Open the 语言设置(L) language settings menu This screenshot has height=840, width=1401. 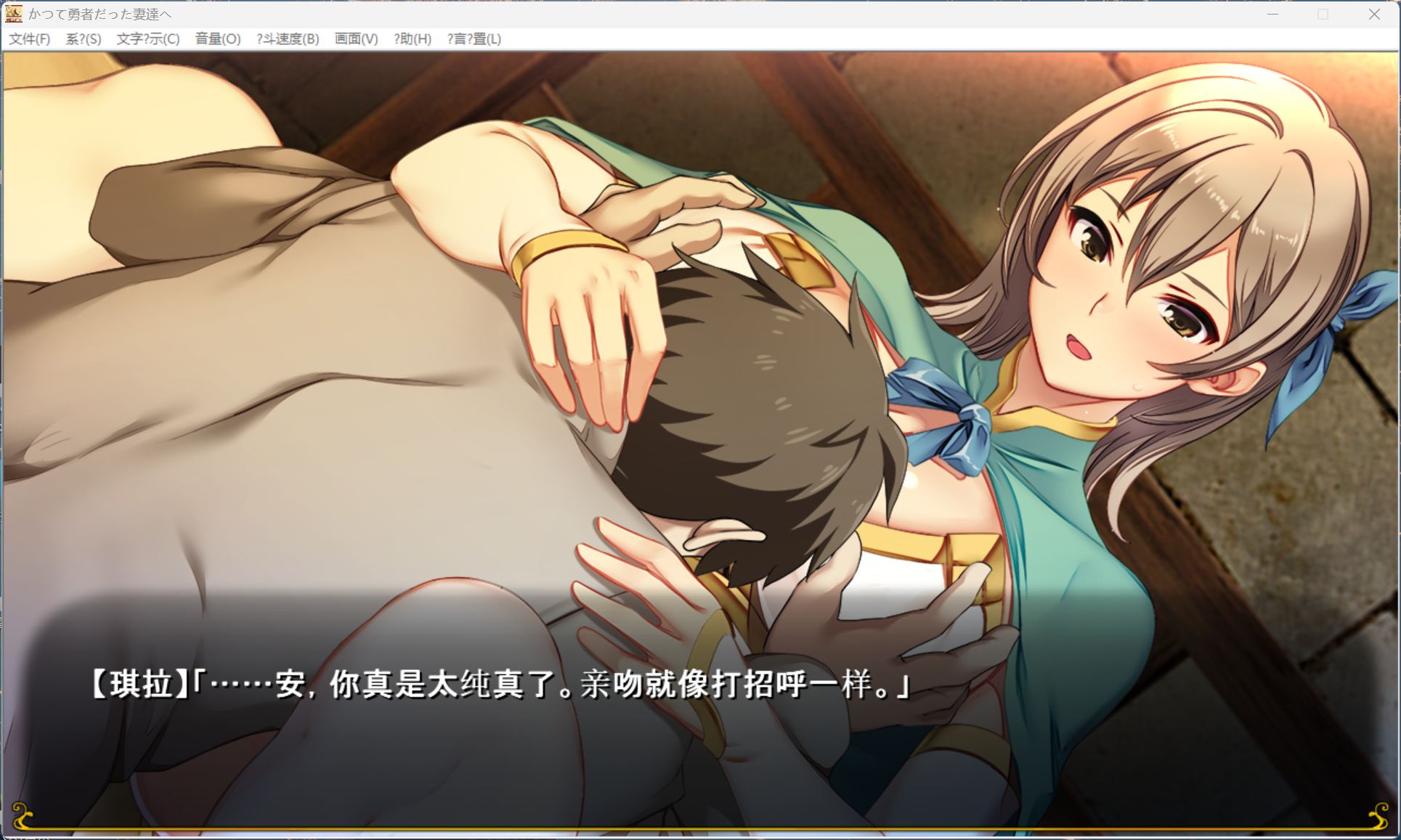473,38
